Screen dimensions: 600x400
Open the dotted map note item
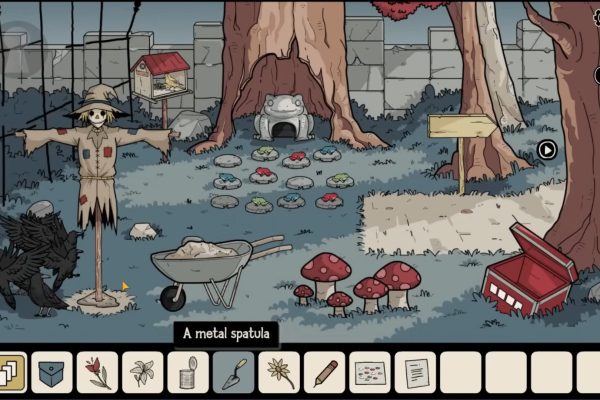pos(369,373)
